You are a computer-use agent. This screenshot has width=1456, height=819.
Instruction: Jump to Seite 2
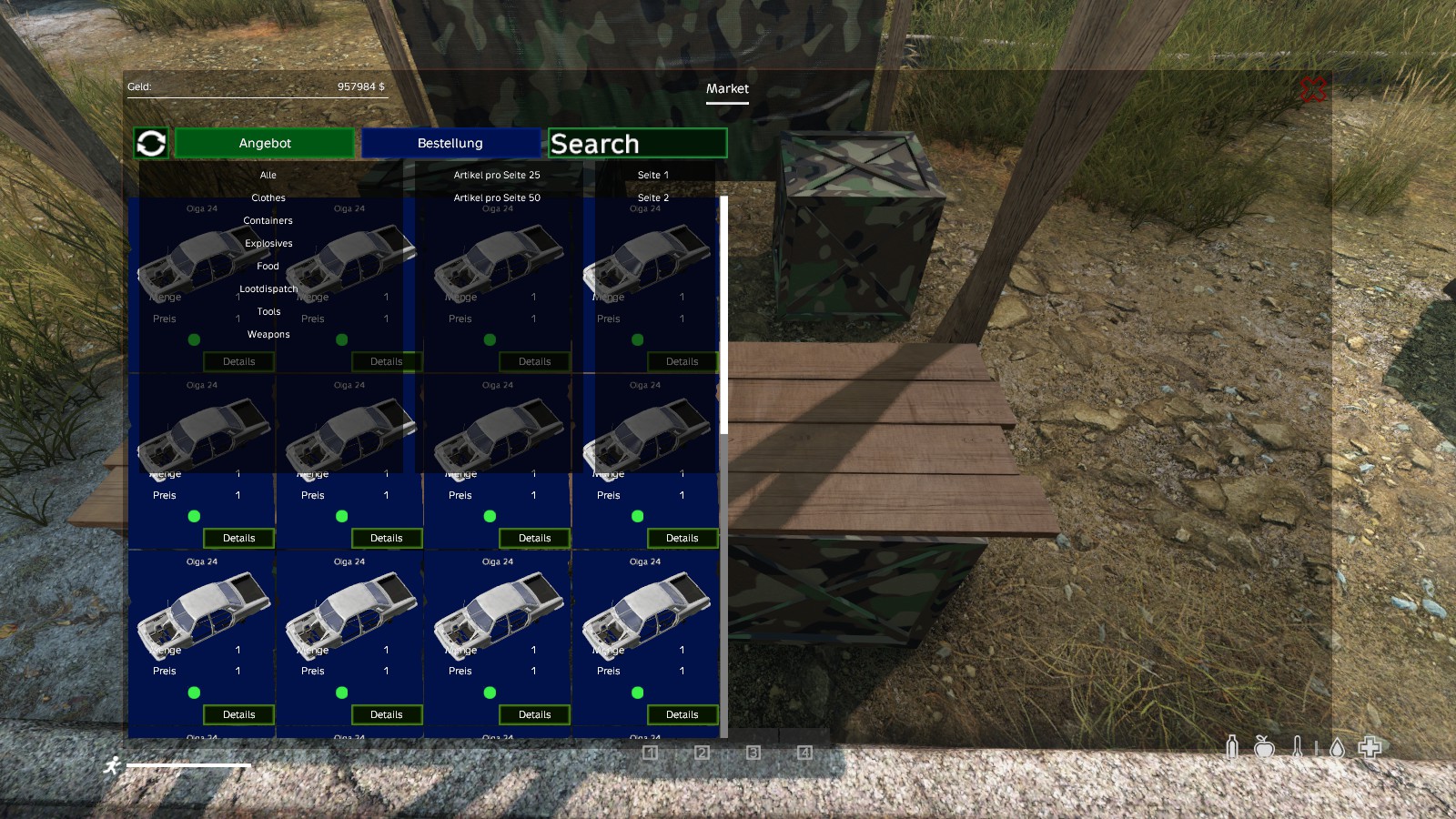tap(653, 197)
